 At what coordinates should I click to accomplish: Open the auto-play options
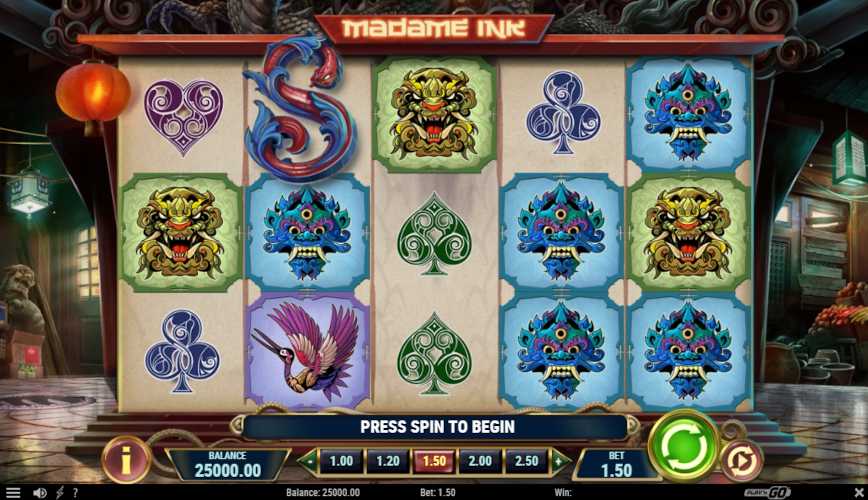(741, 462)
